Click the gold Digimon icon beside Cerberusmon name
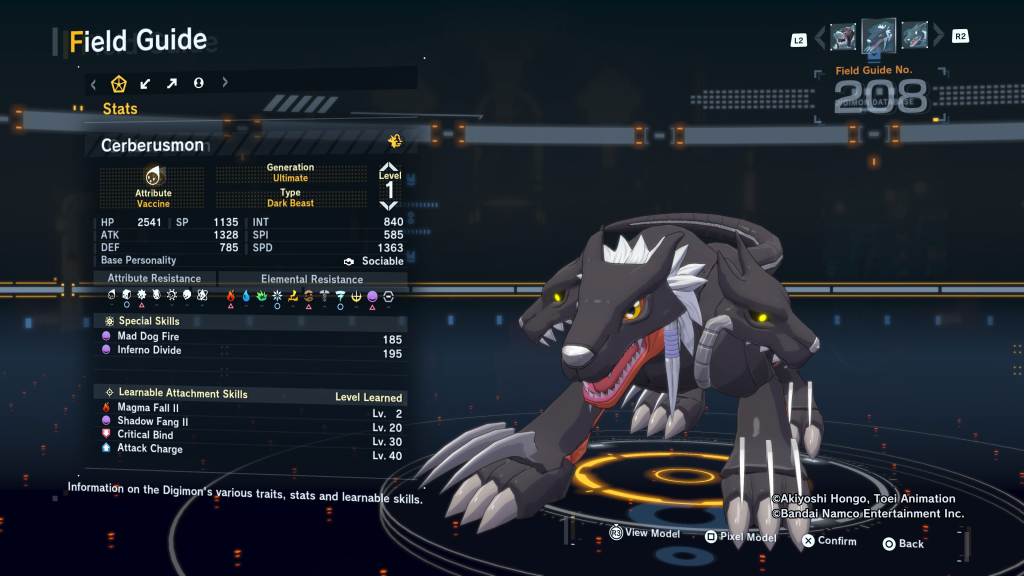Viewport: 1024px width, 576px height. tap(395, 142)
